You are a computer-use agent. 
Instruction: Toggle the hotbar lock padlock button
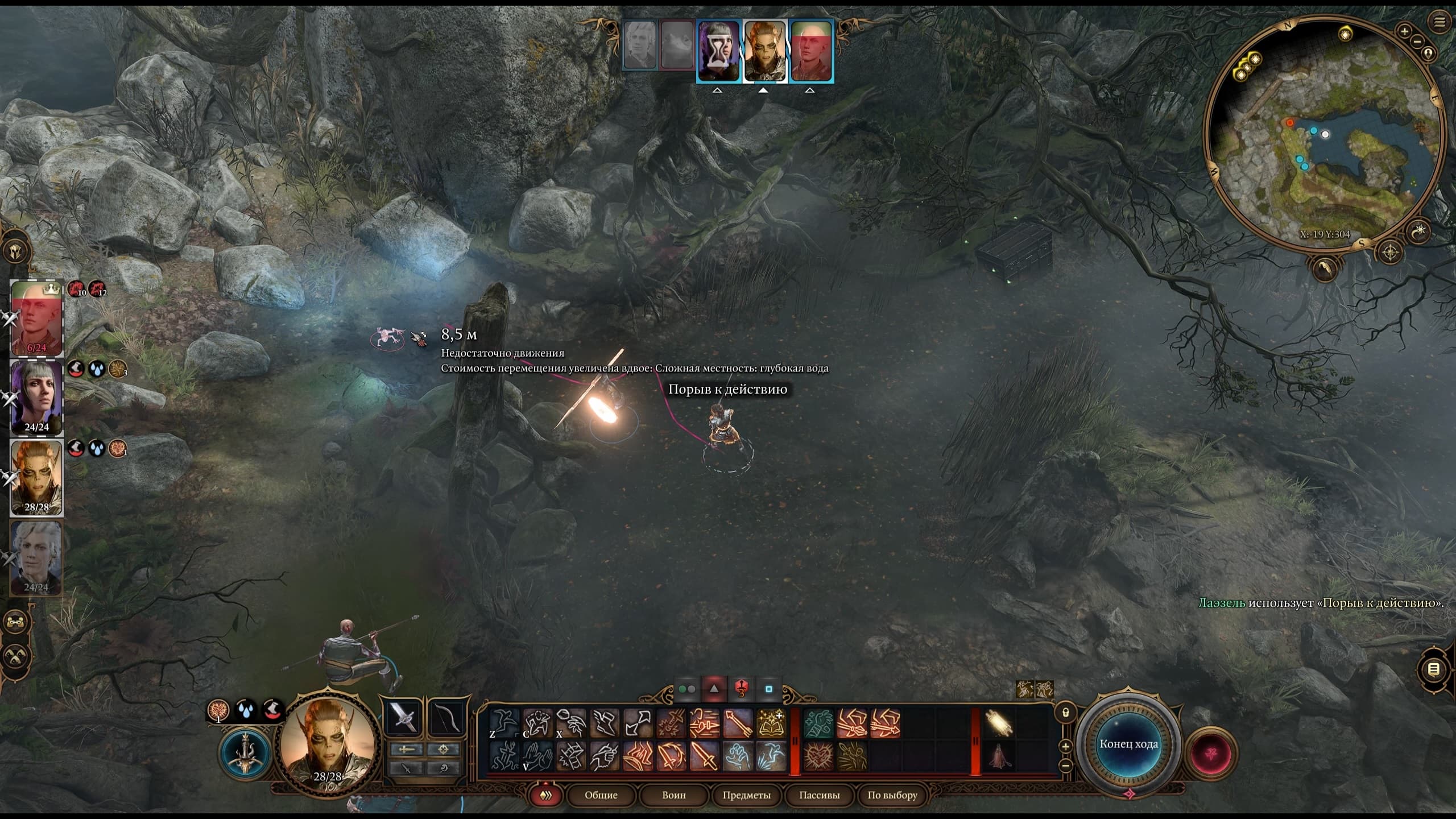tap(1066, 712)
